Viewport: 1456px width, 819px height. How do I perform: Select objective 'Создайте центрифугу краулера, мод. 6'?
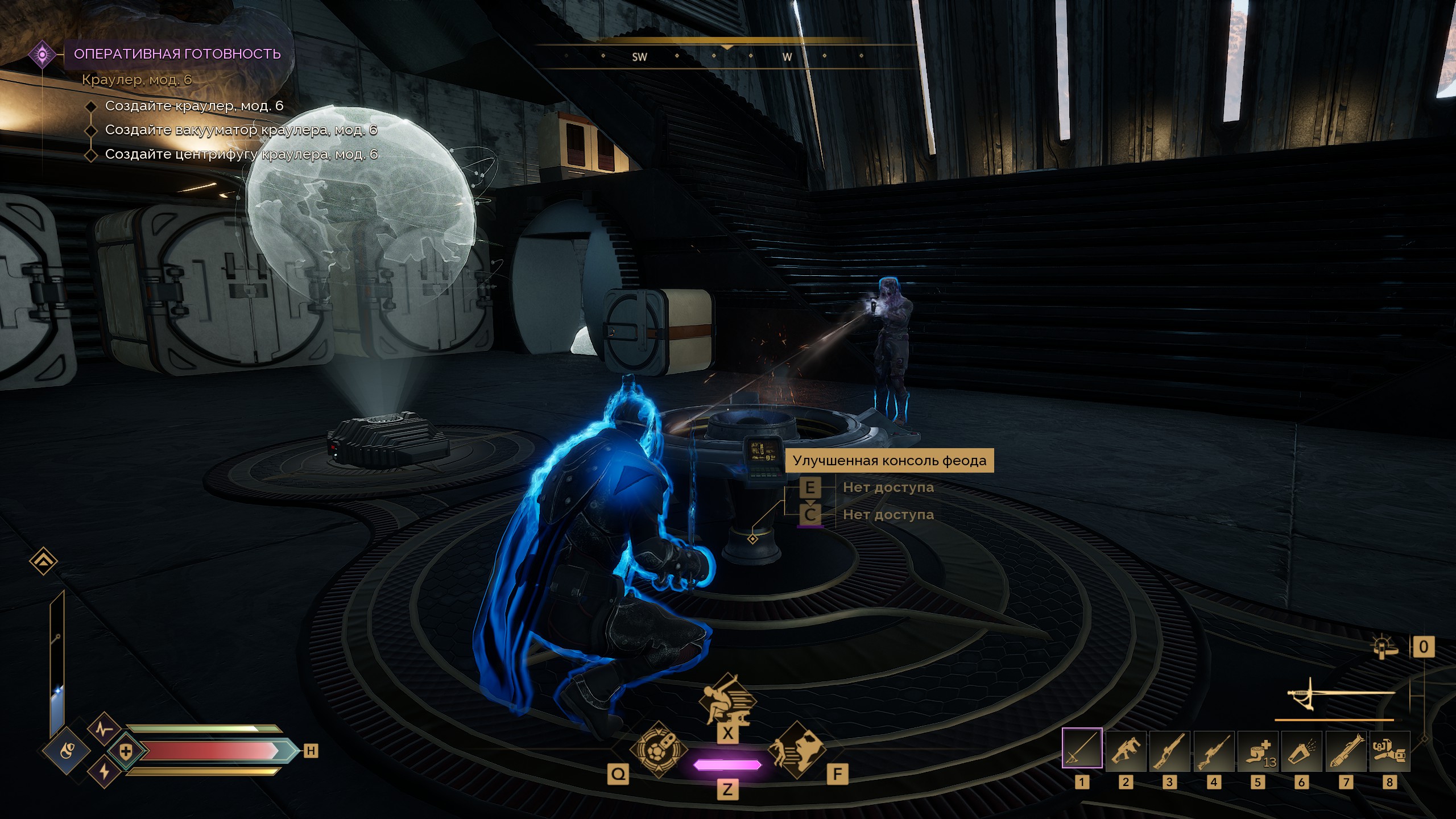click(241, 155)
